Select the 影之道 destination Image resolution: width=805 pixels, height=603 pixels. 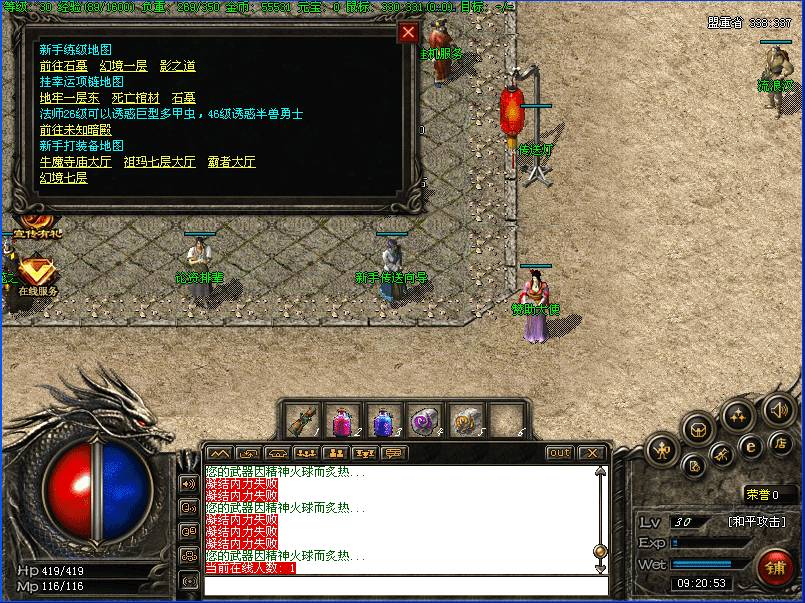177,66
